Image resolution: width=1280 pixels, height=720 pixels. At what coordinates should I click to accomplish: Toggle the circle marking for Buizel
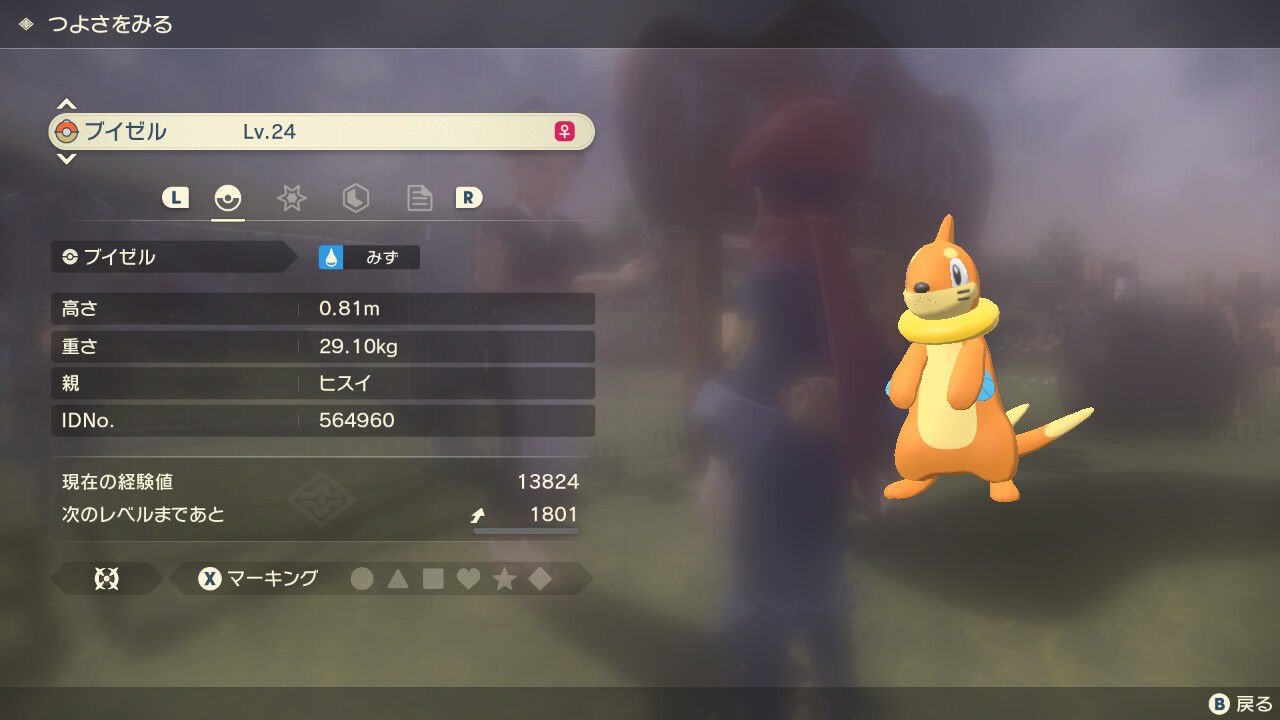[362, 578]
